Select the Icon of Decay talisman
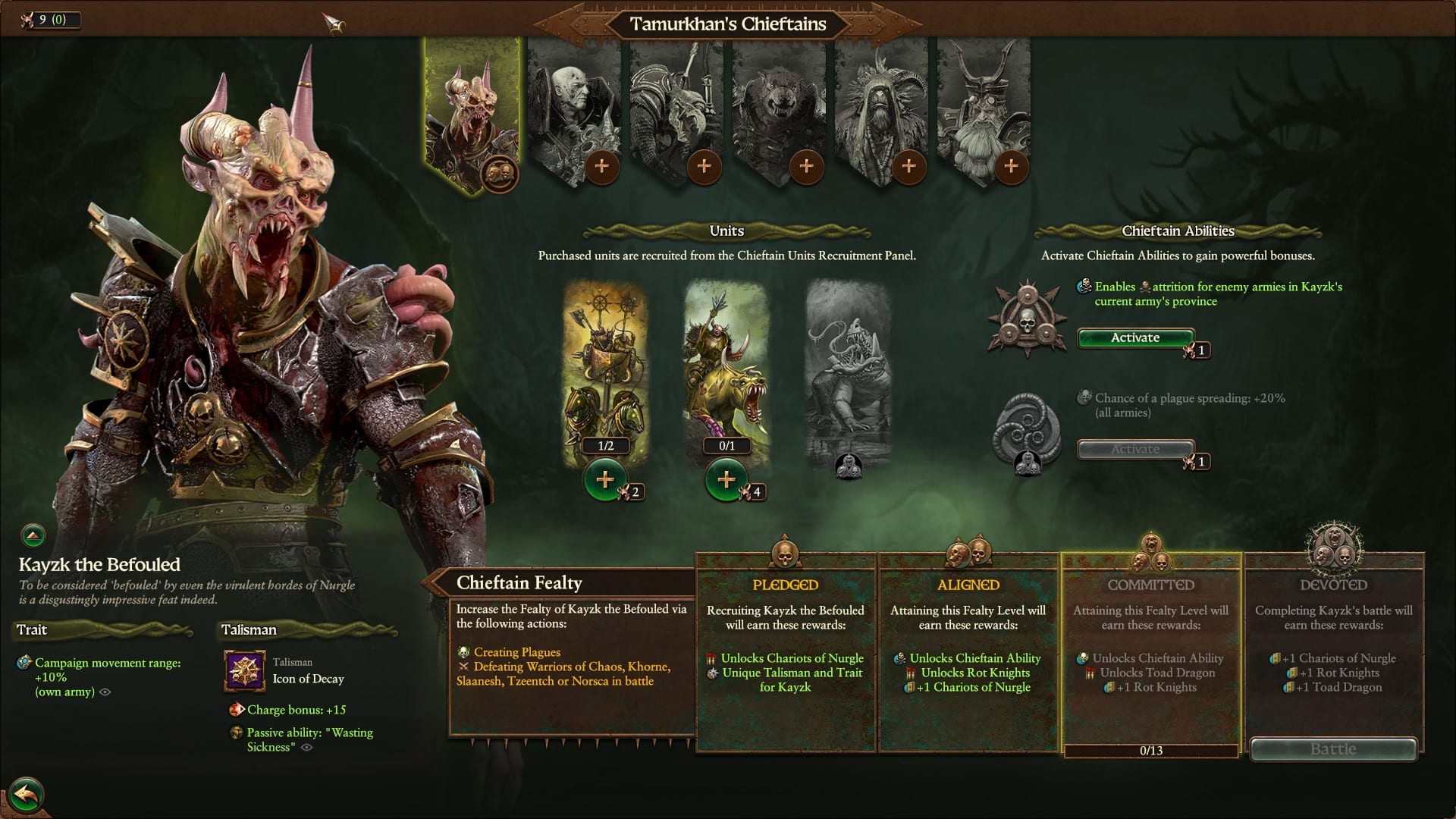Image resolution: width=1456 pixels, height=819 pixels. (244, 671)
